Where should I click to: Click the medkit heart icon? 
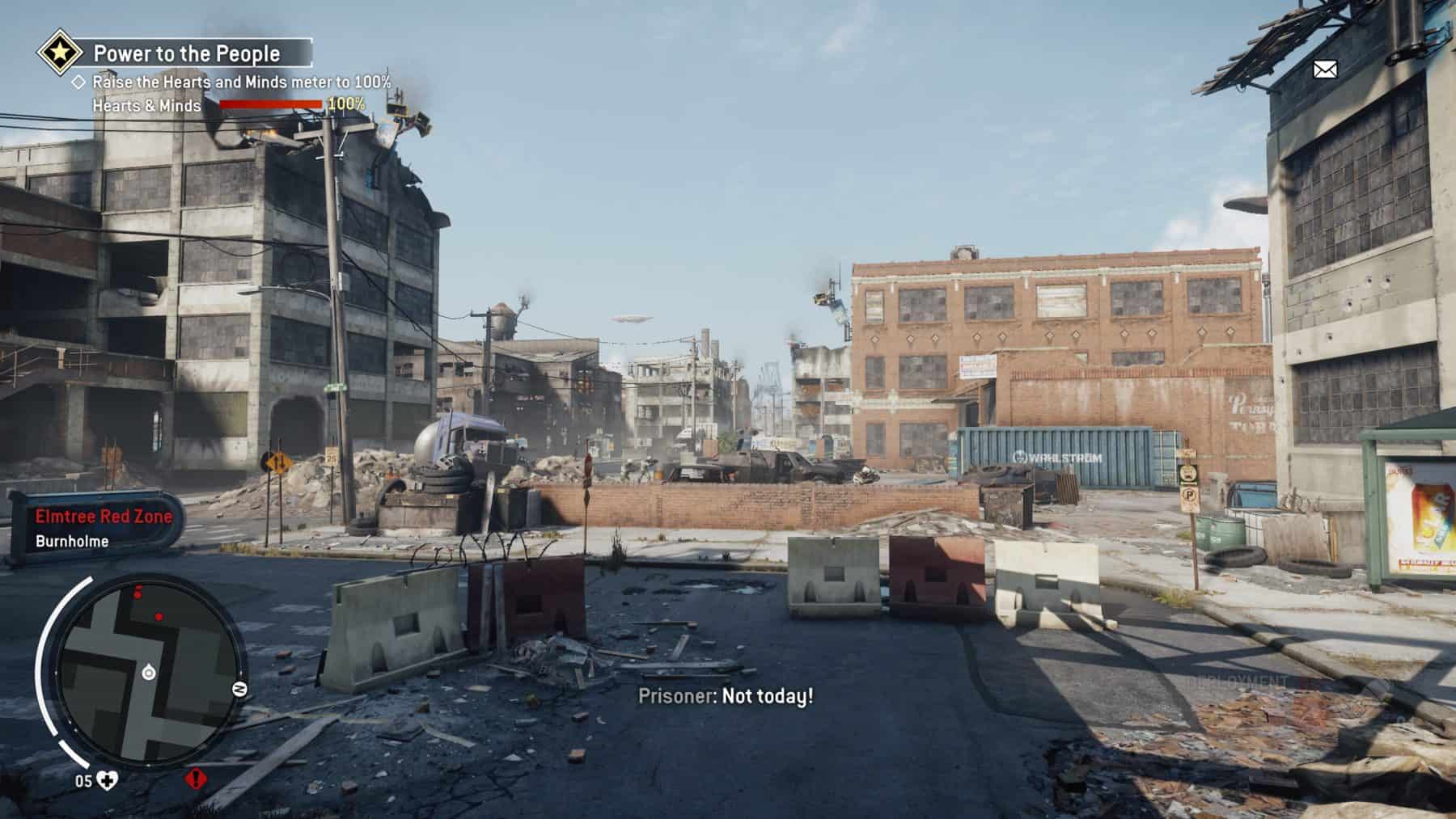[107, 780]
